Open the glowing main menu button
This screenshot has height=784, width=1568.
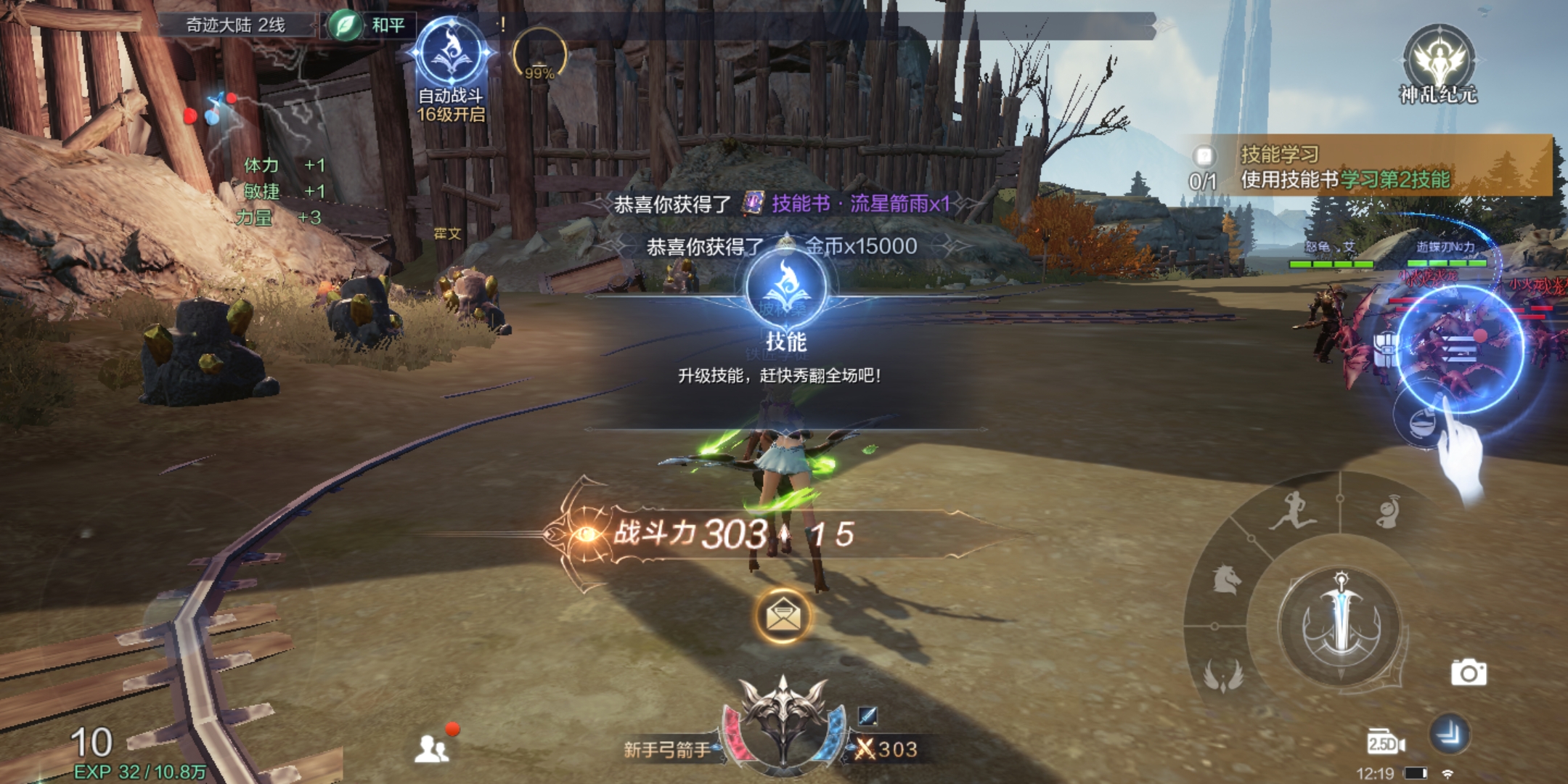click(1459, 349)
